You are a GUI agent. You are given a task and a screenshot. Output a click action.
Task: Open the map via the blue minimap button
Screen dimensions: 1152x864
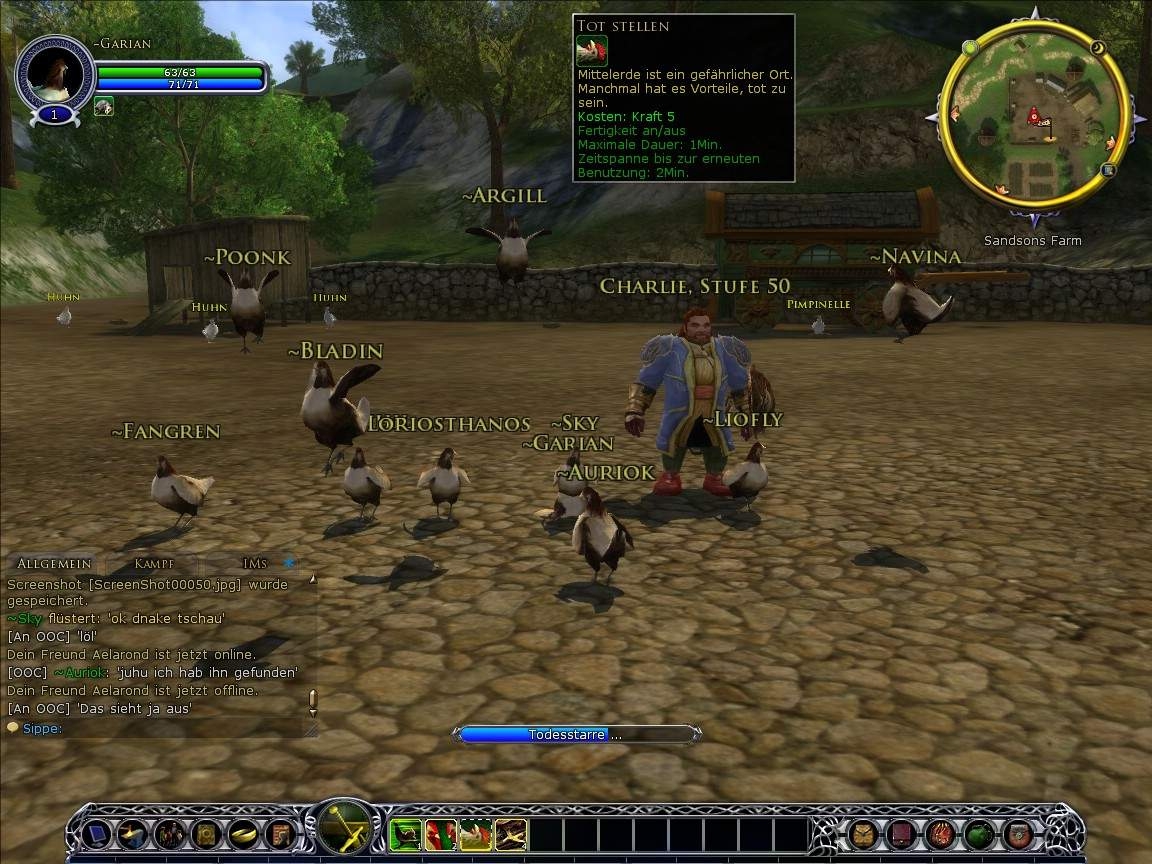(x=1109, y=170)
